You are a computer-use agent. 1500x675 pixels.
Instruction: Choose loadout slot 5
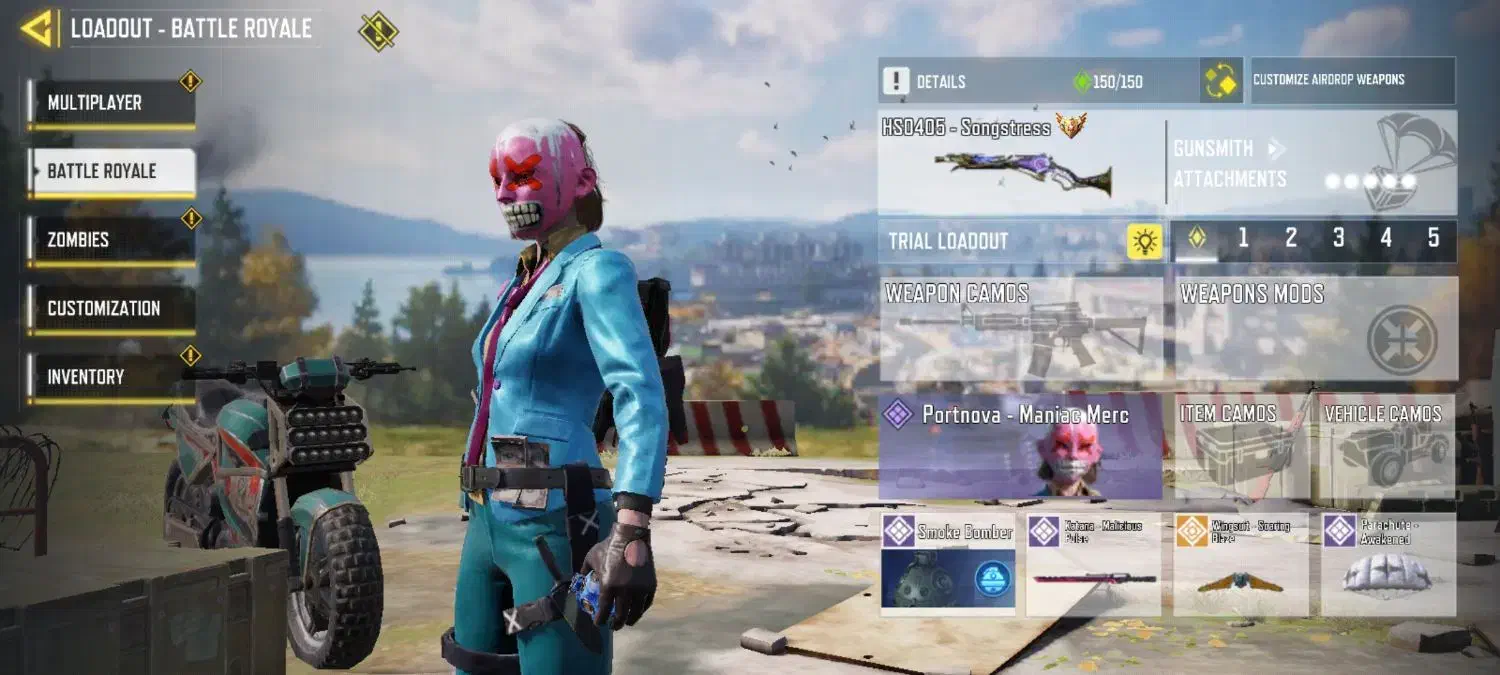coord(1433,239)
